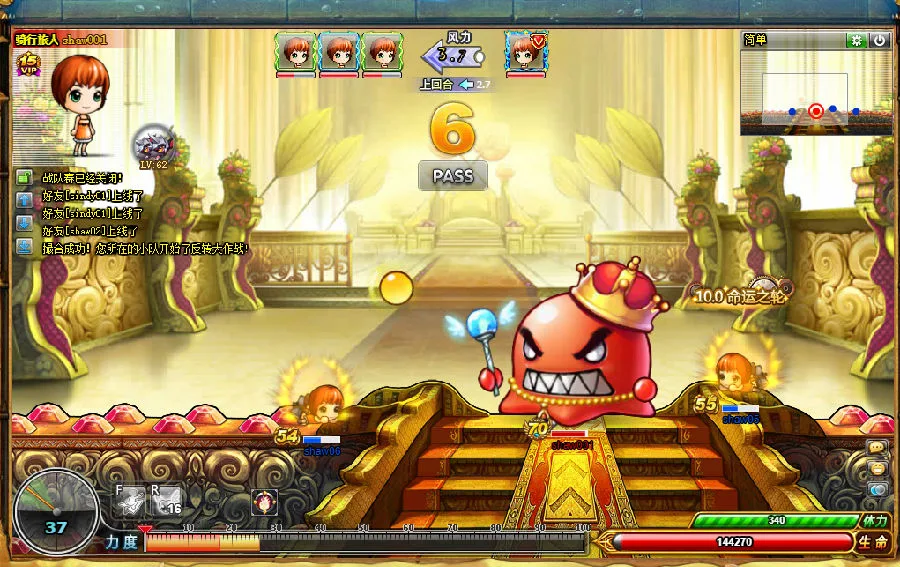This screenshot has height=567, width=900.
Task: Click the blue icon at the lower right edge
Action: coord(877,490)
